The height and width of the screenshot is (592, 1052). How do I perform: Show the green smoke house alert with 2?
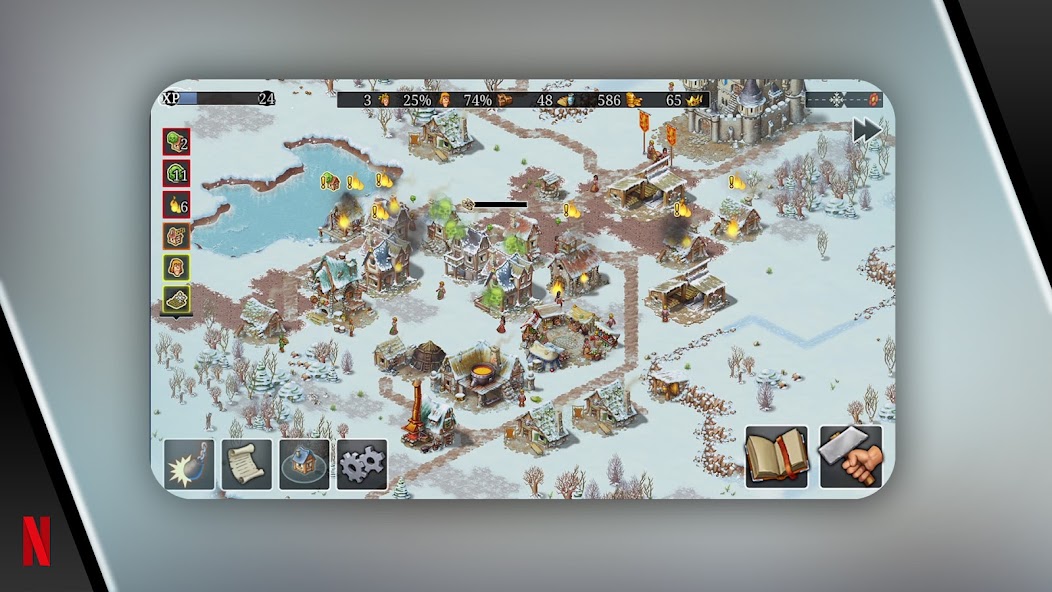[177, 143]
